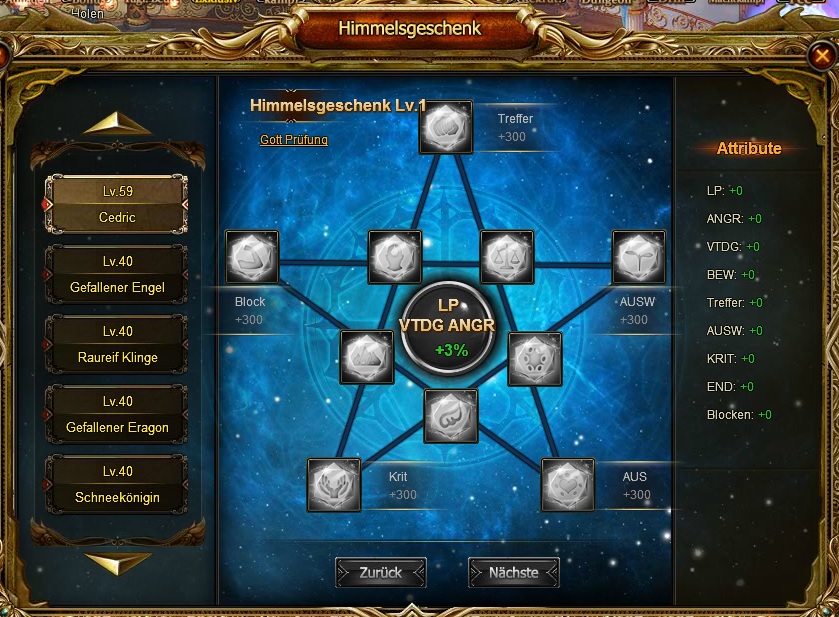Select the AUSW +300 star node
This screenshot has height=617, width=839.
(x=638, y=257)
